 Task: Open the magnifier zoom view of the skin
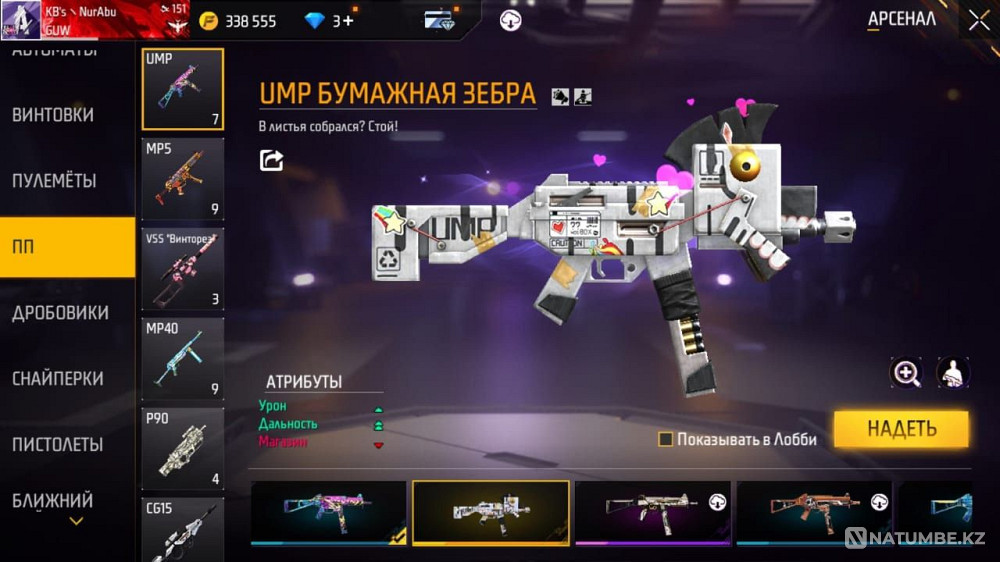(x=907, y=373)
